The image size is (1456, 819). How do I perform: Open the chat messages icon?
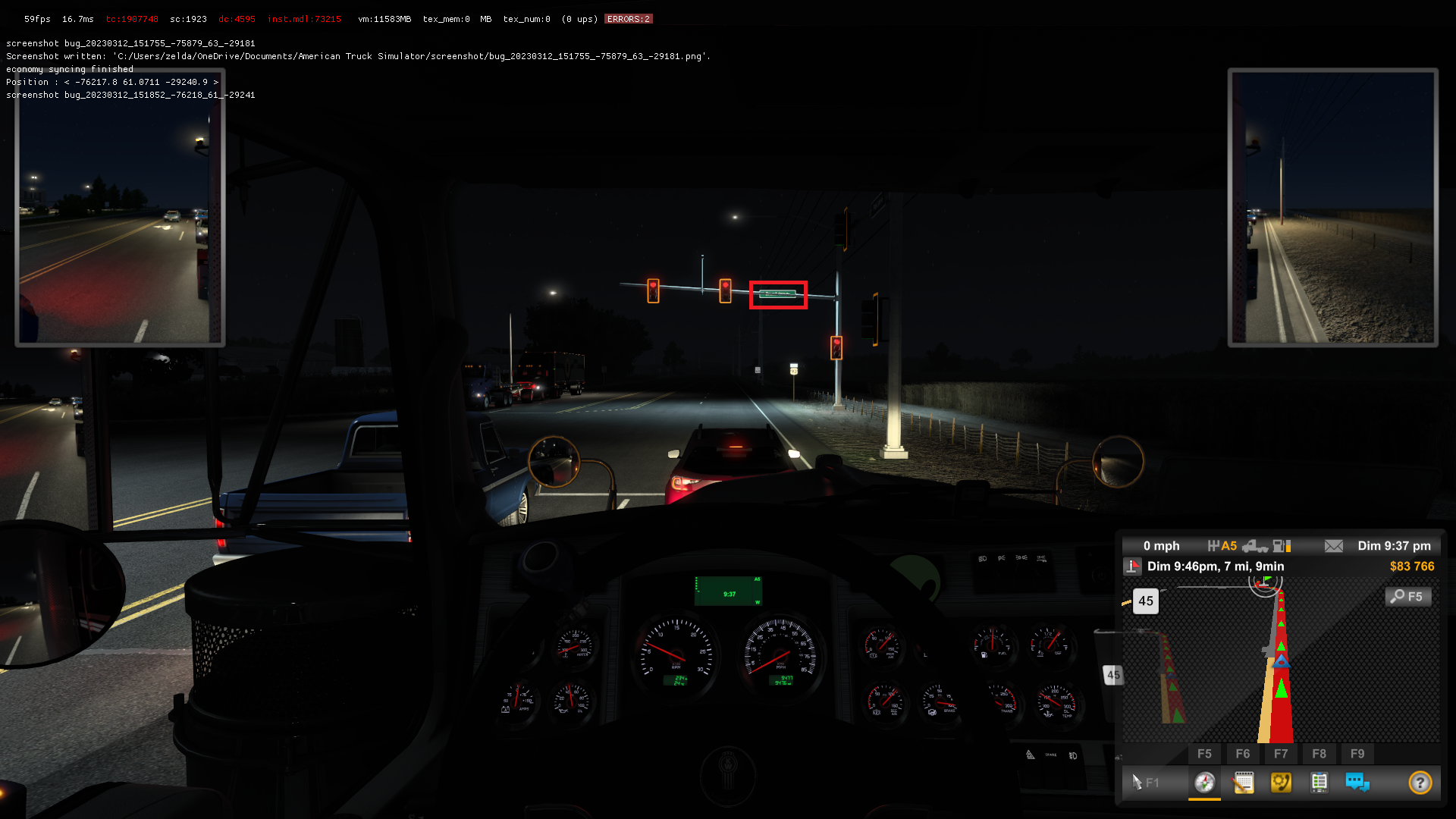1357,783
